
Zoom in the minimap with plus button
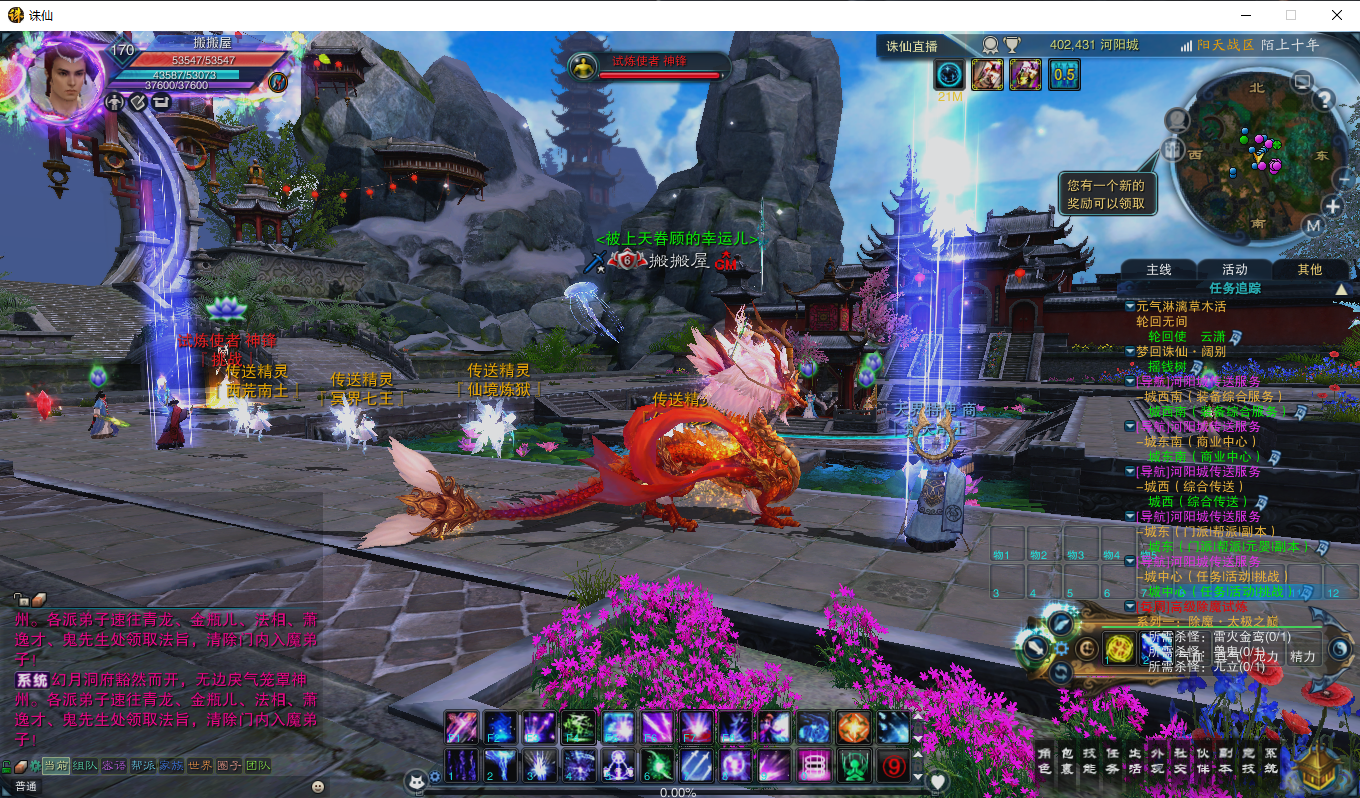tap(1333, 207)
